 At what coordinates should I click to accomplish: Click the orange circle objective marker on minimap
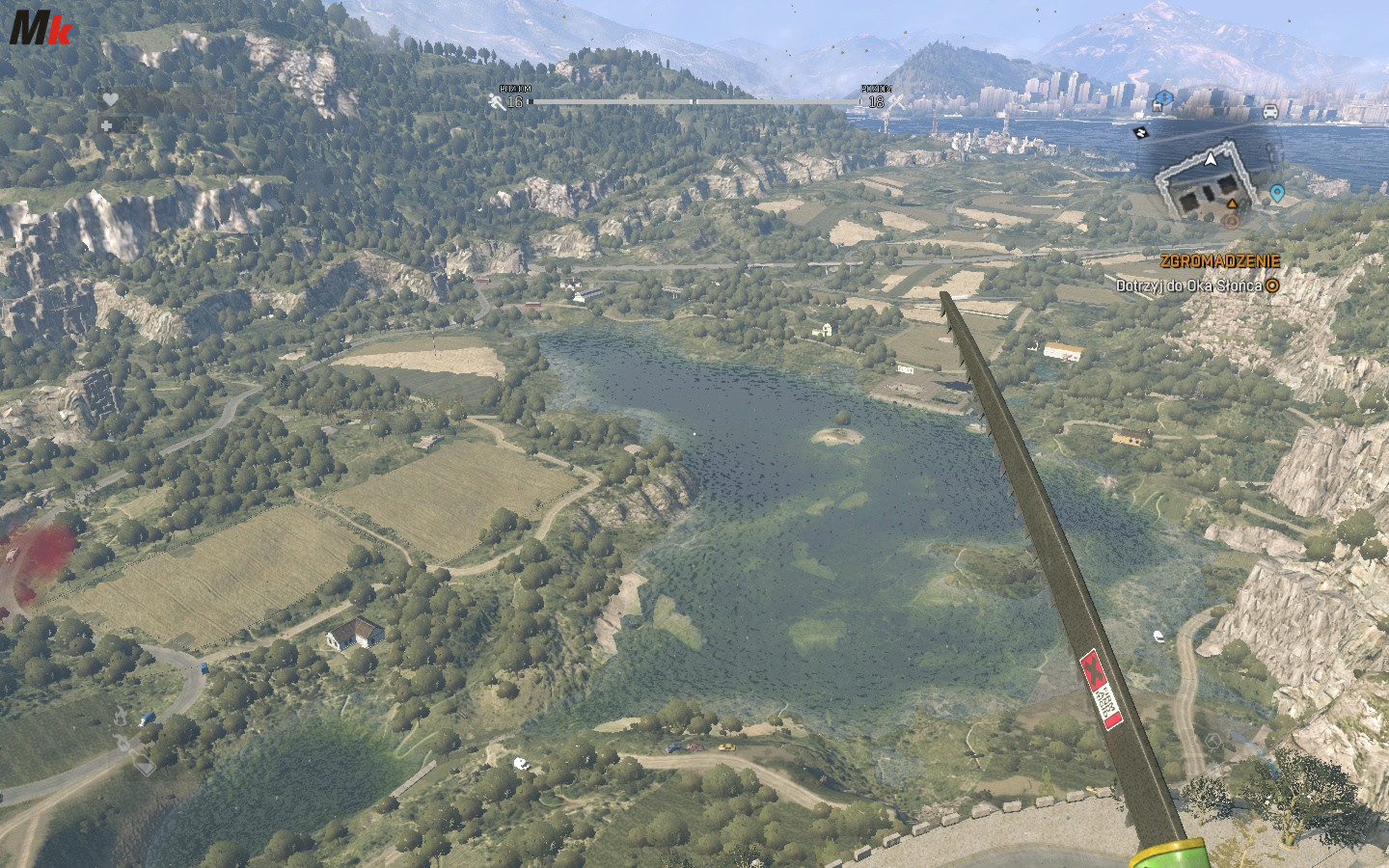pos(1230,221)
